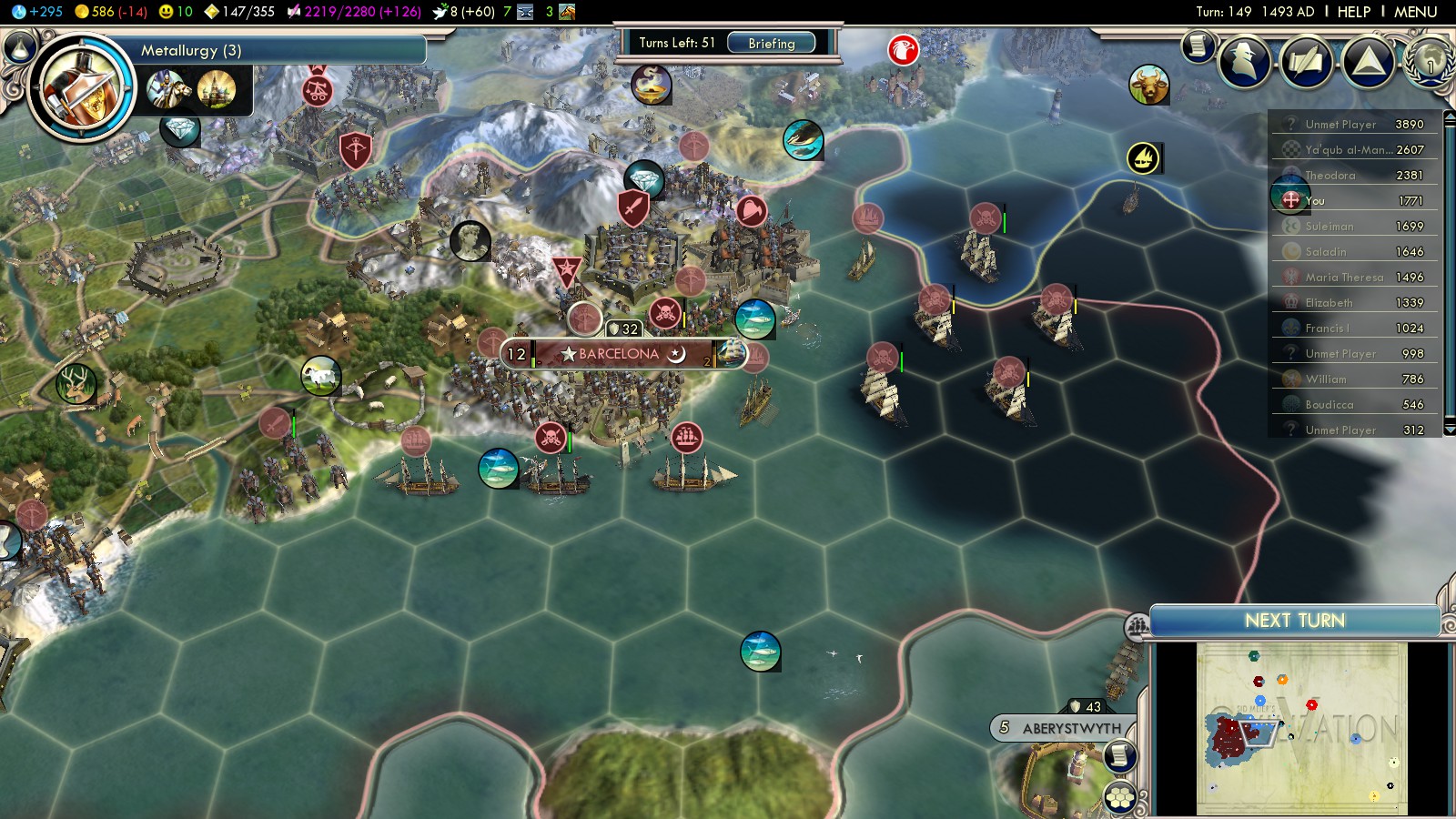Select Maria Theresa in the score list
This screenshot has height=819, width=1456.
click(1343, 277)
